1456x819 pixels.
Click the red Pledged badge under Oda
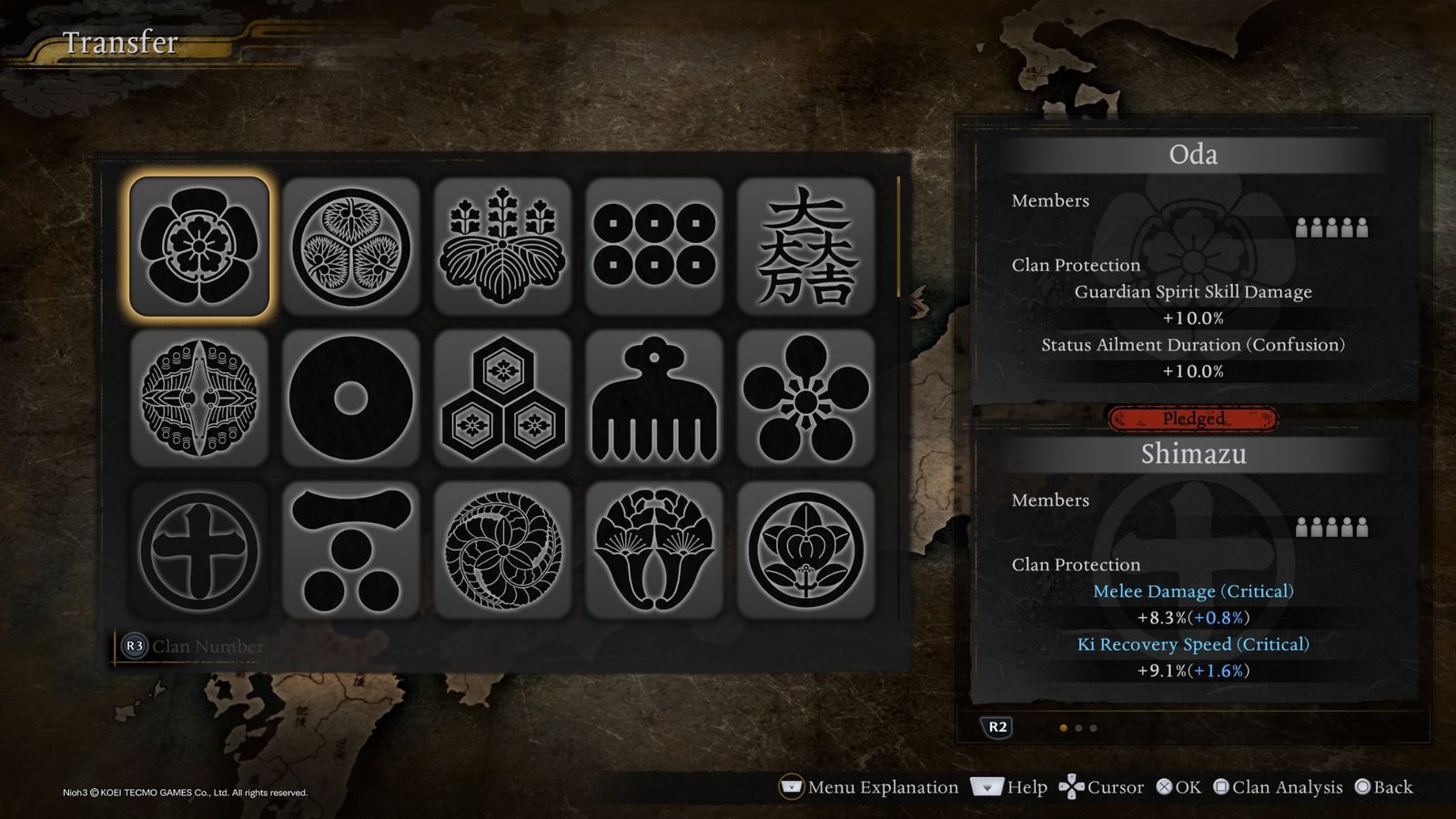tap(1192, 420)
